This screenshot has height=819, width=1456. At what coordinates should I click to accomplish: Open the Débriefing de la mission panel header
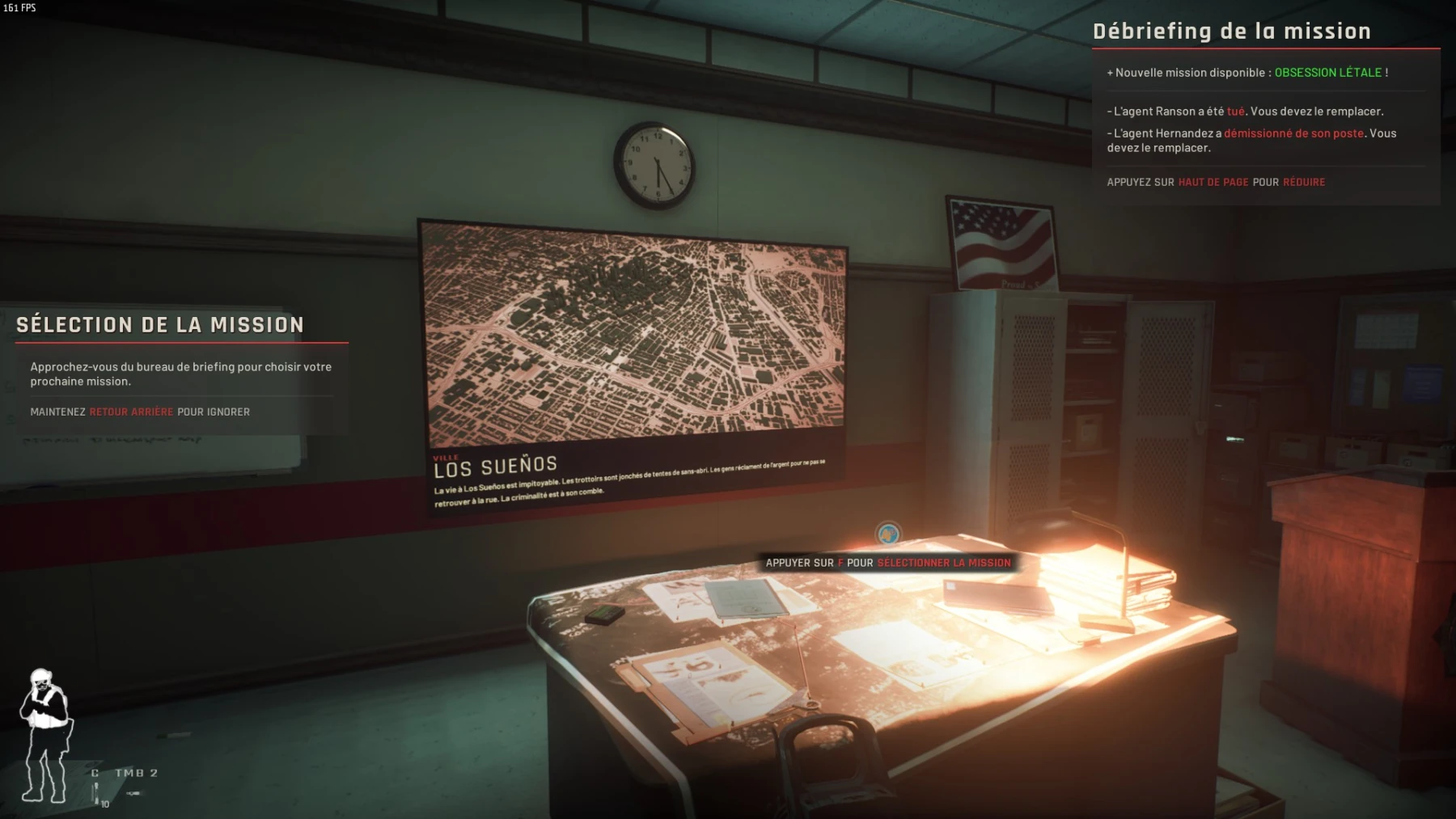[x=1231, y=32]
